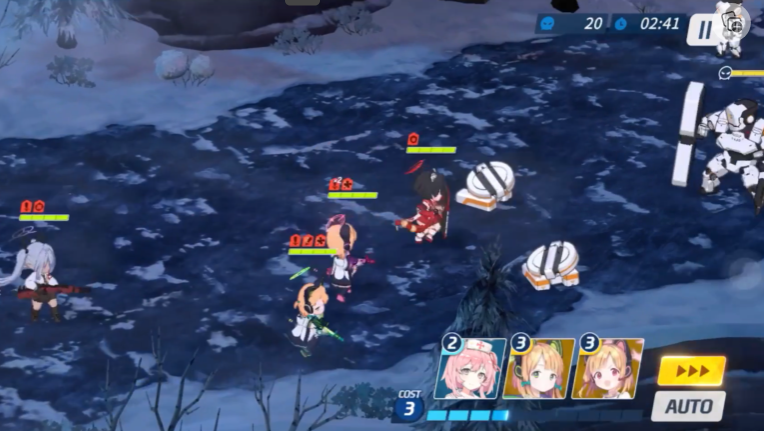The width and height of the screenshot is (764, 431).
Task: Select the blonde headset girl skill card
Action: click(x=539, y=369)
